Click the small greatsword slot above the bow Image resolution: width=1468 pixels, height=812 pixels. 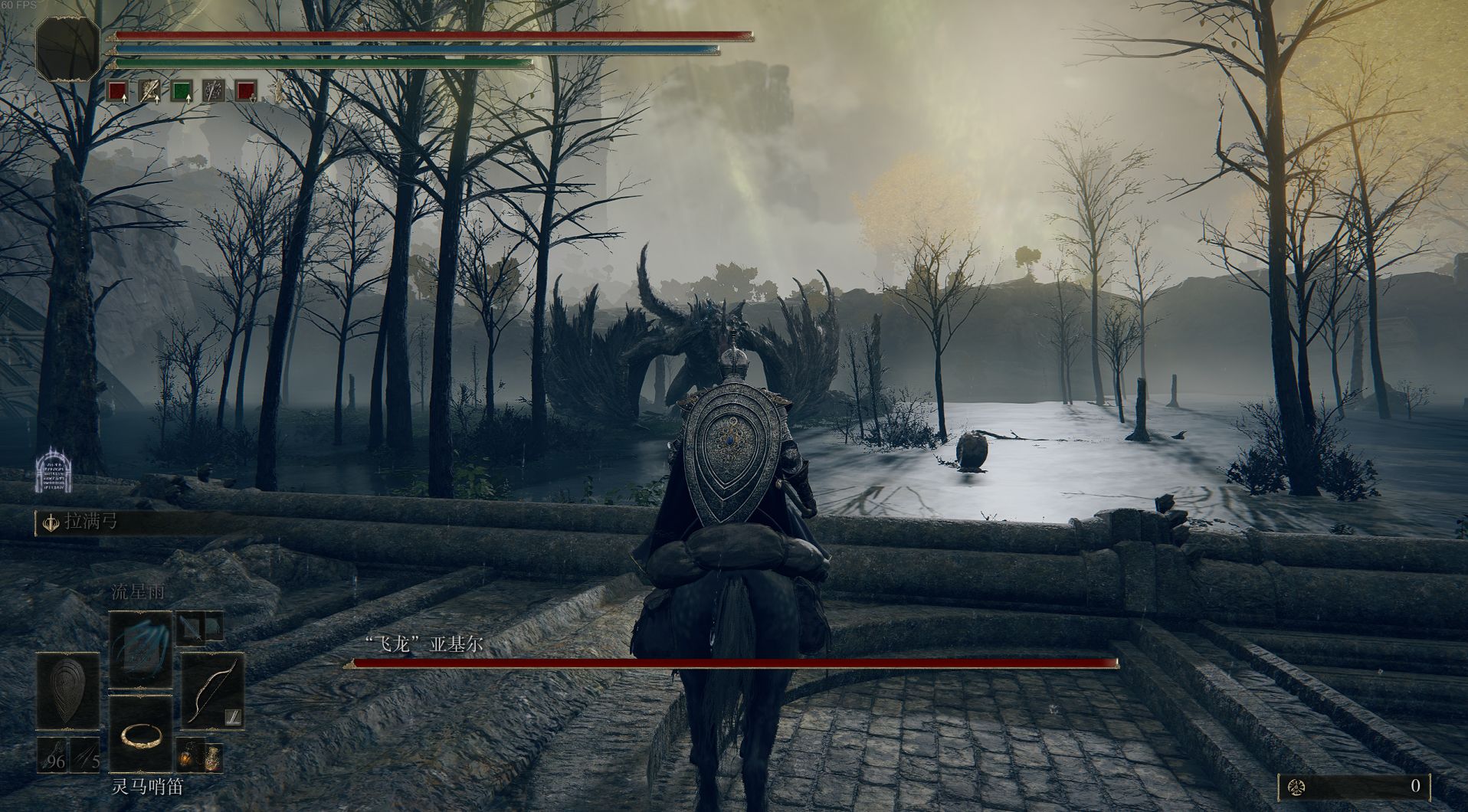(190, 628)
